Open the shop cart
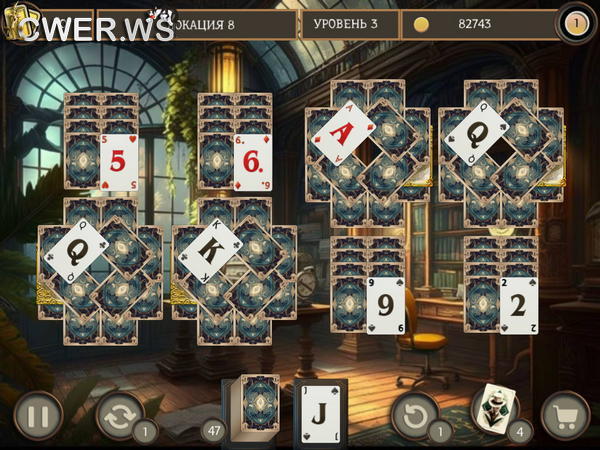Screen dimensions: 600x450 point(565,415)
